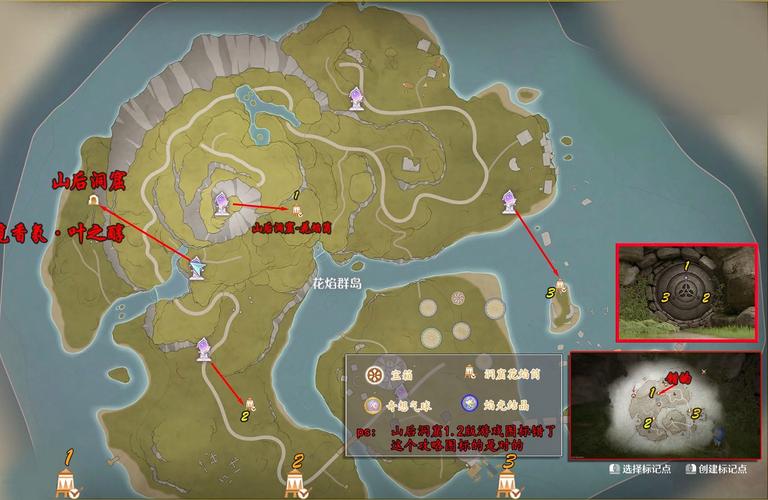
Task: Select the cave flower tube marker numbered 1
Action: tap(296, 209)
